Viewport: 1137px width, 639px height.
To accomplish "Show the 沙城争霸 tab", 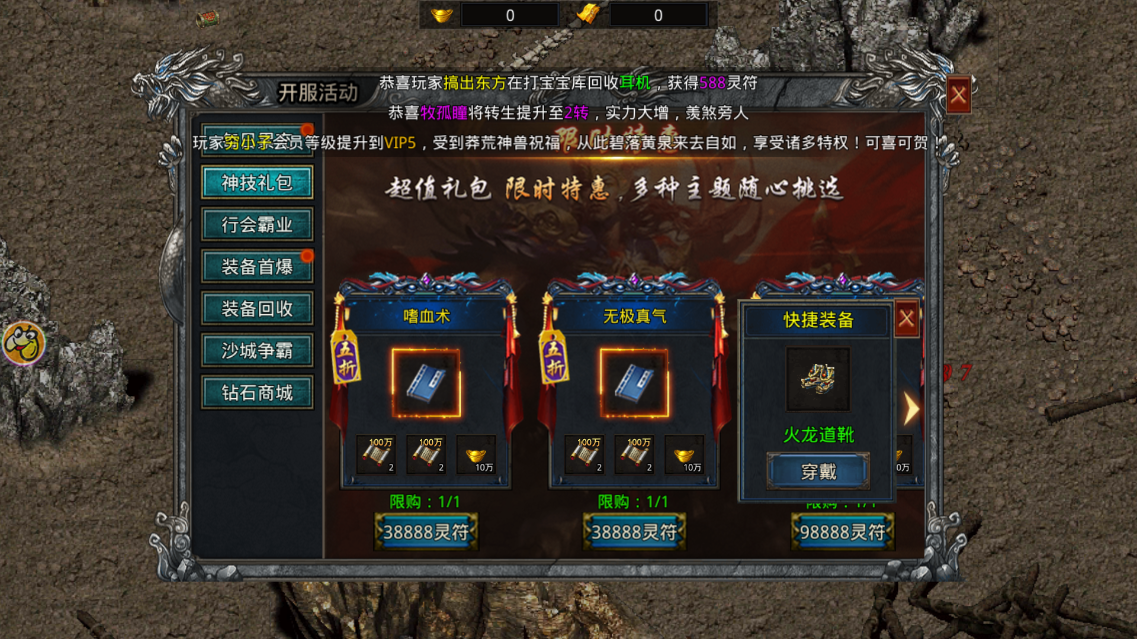I will coord(258,351).
